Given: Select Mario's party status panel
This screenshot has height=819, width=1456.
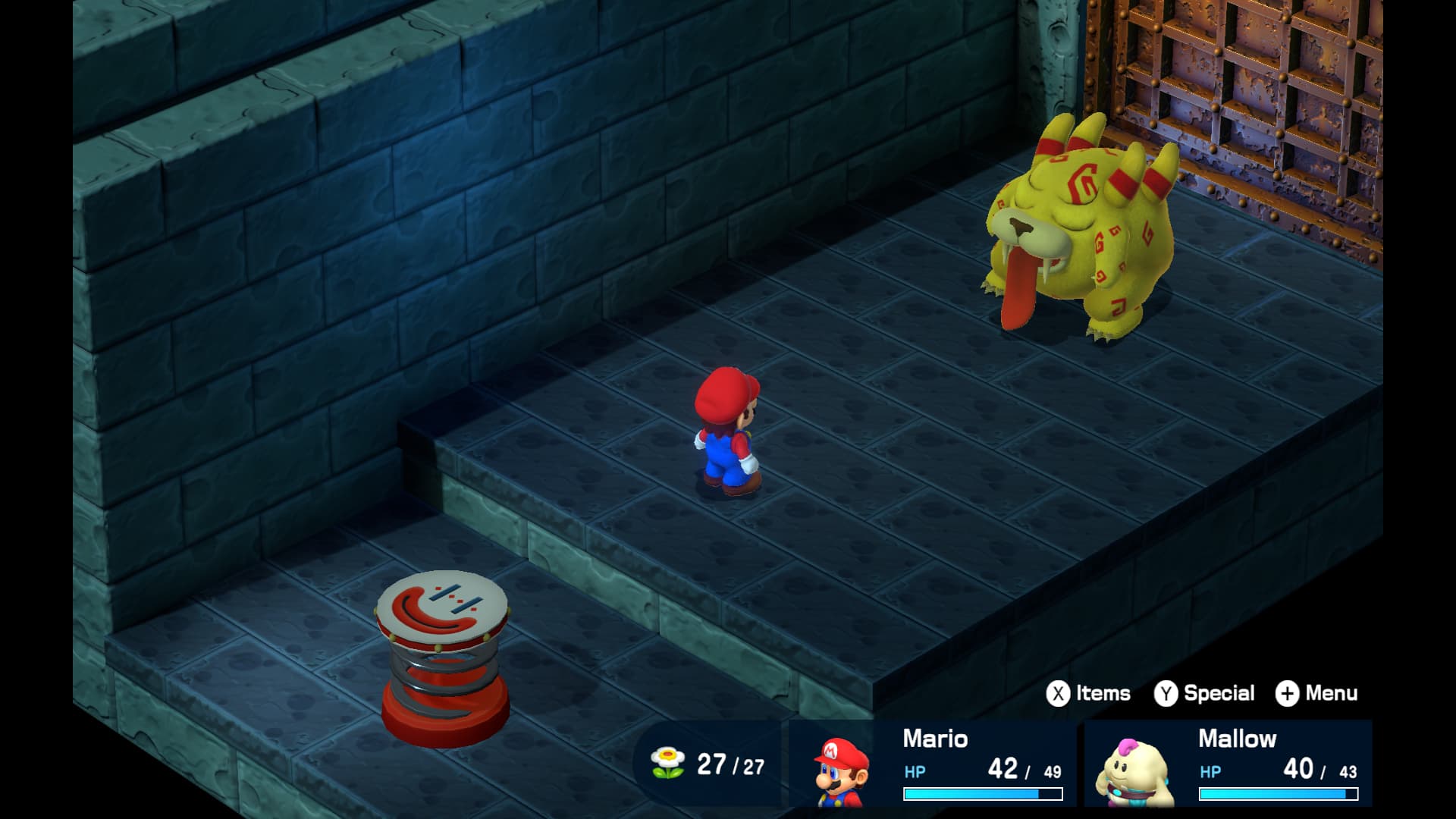Looking at the screenshot, I should coord(933,764).
